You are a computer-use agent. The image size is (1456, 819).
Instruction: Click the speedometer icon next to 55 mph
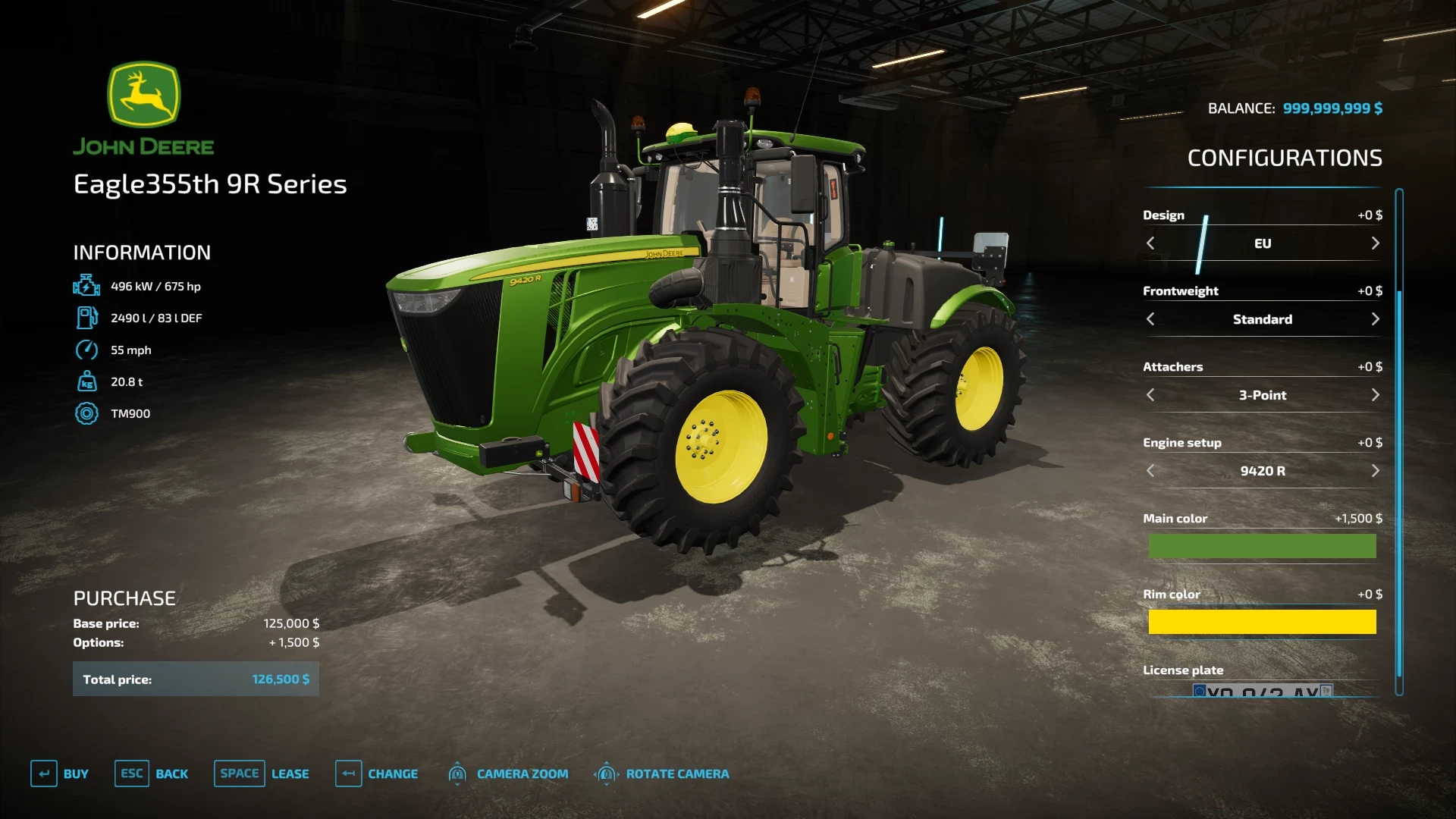pos(87,350)
